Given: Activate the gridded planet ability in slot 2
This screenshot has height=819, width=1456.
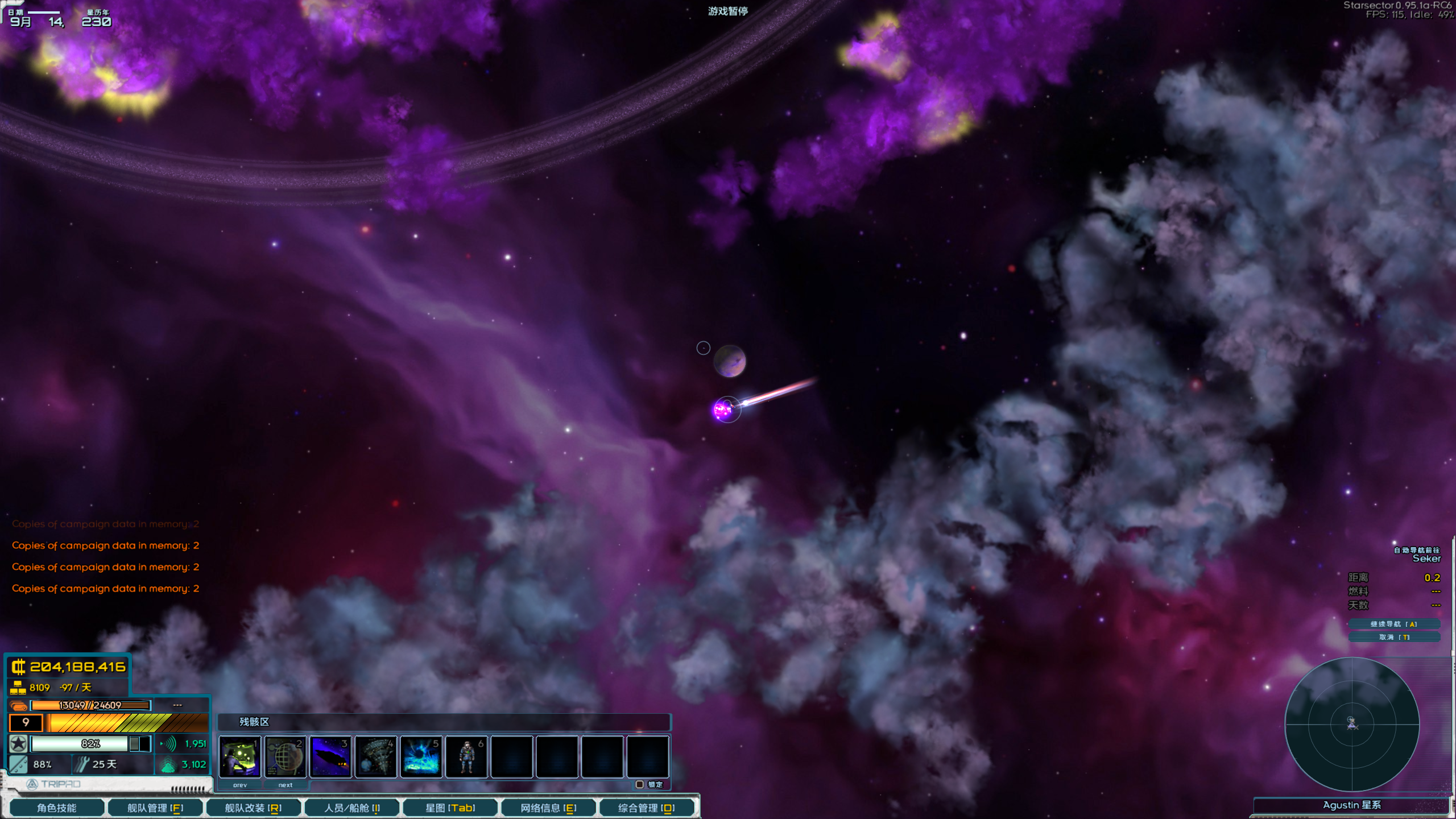Looking at the screenshot, I should [285, 756].
